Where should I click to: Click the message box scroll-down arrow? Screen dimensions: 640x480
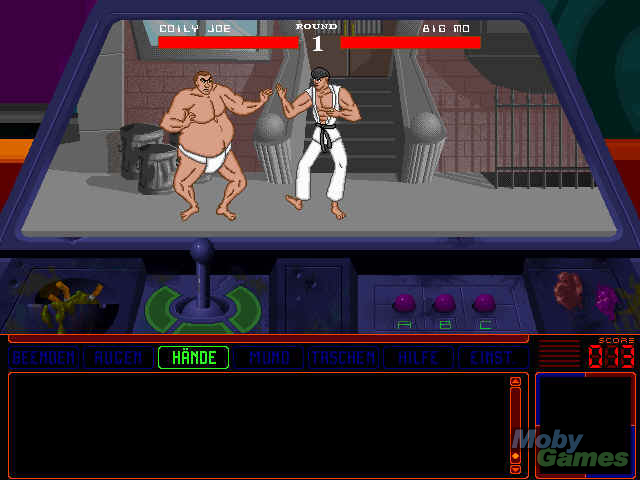pos(516,468)
